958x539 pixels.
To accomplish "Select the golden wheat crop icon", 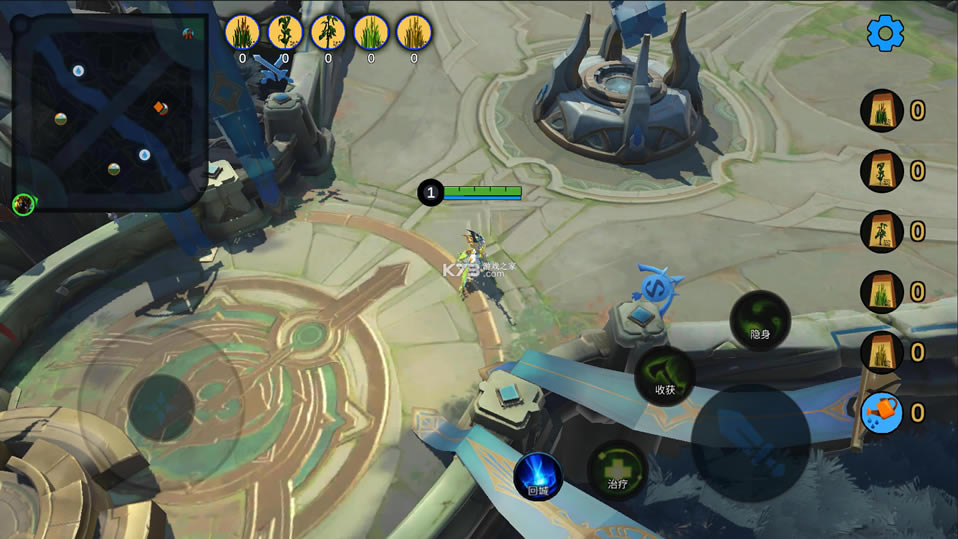I will pos(414,32).
